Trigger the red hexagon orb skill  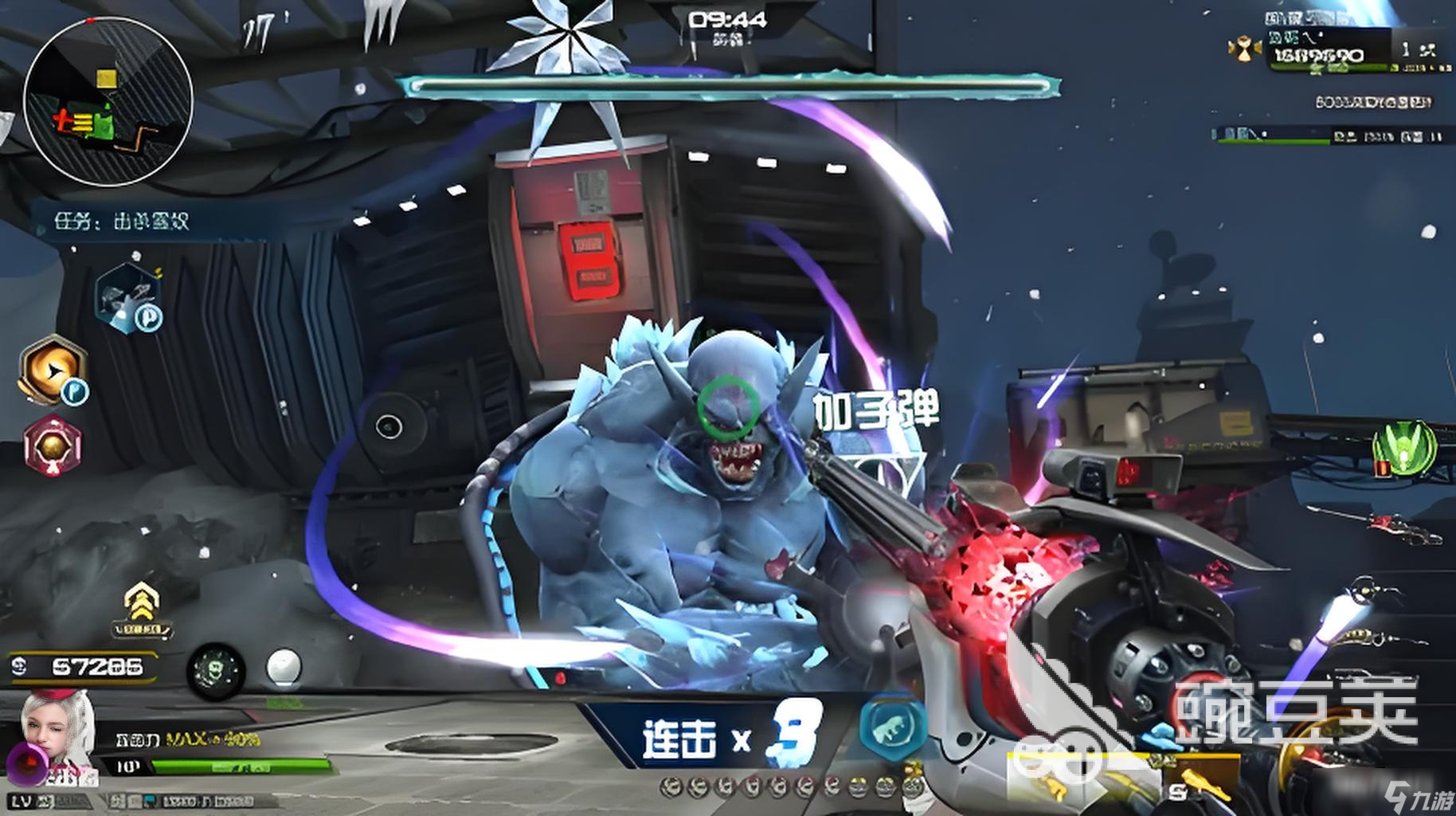(53, 445)
